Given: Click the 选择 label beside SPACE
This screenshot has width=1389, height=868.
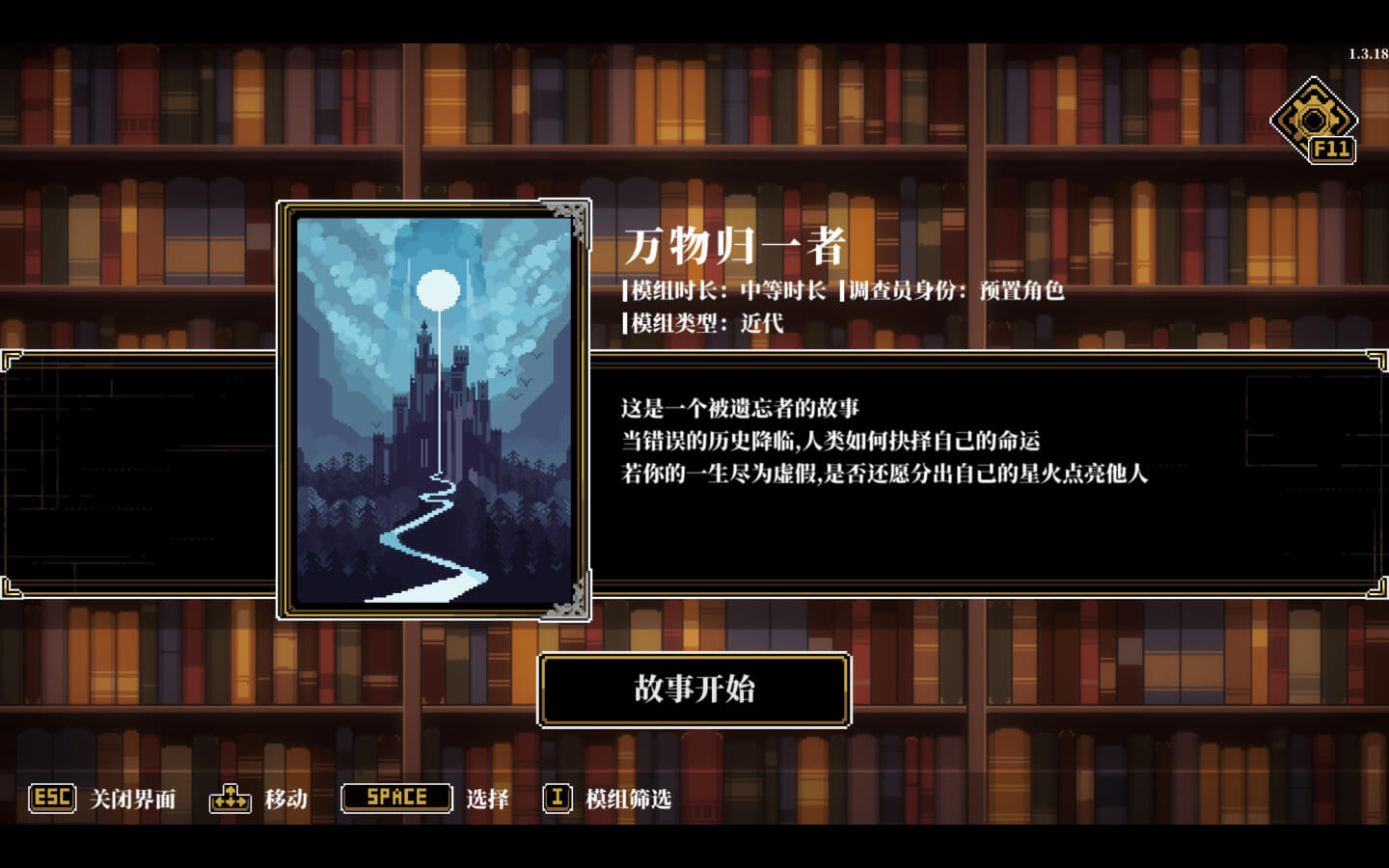Looking at the screenshot, I should coord(490,799).
